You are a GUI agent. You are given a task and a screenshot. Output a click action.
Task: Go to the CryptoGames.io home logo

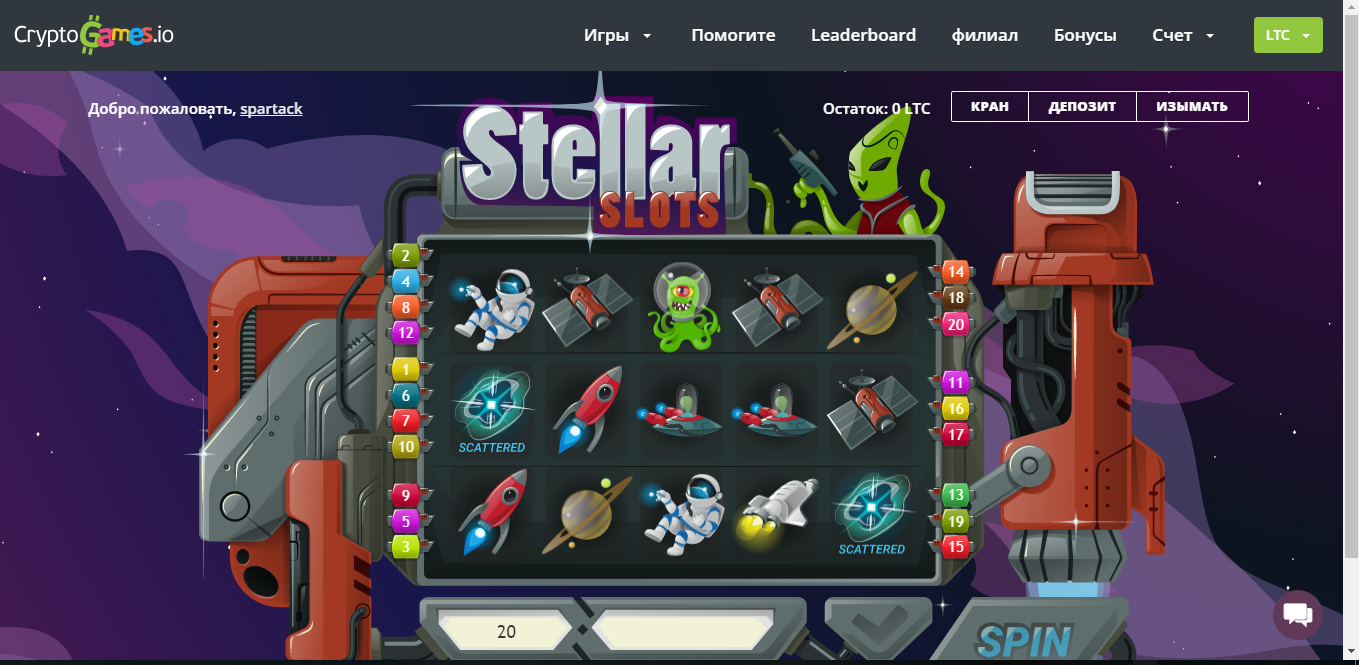[94, 35]
